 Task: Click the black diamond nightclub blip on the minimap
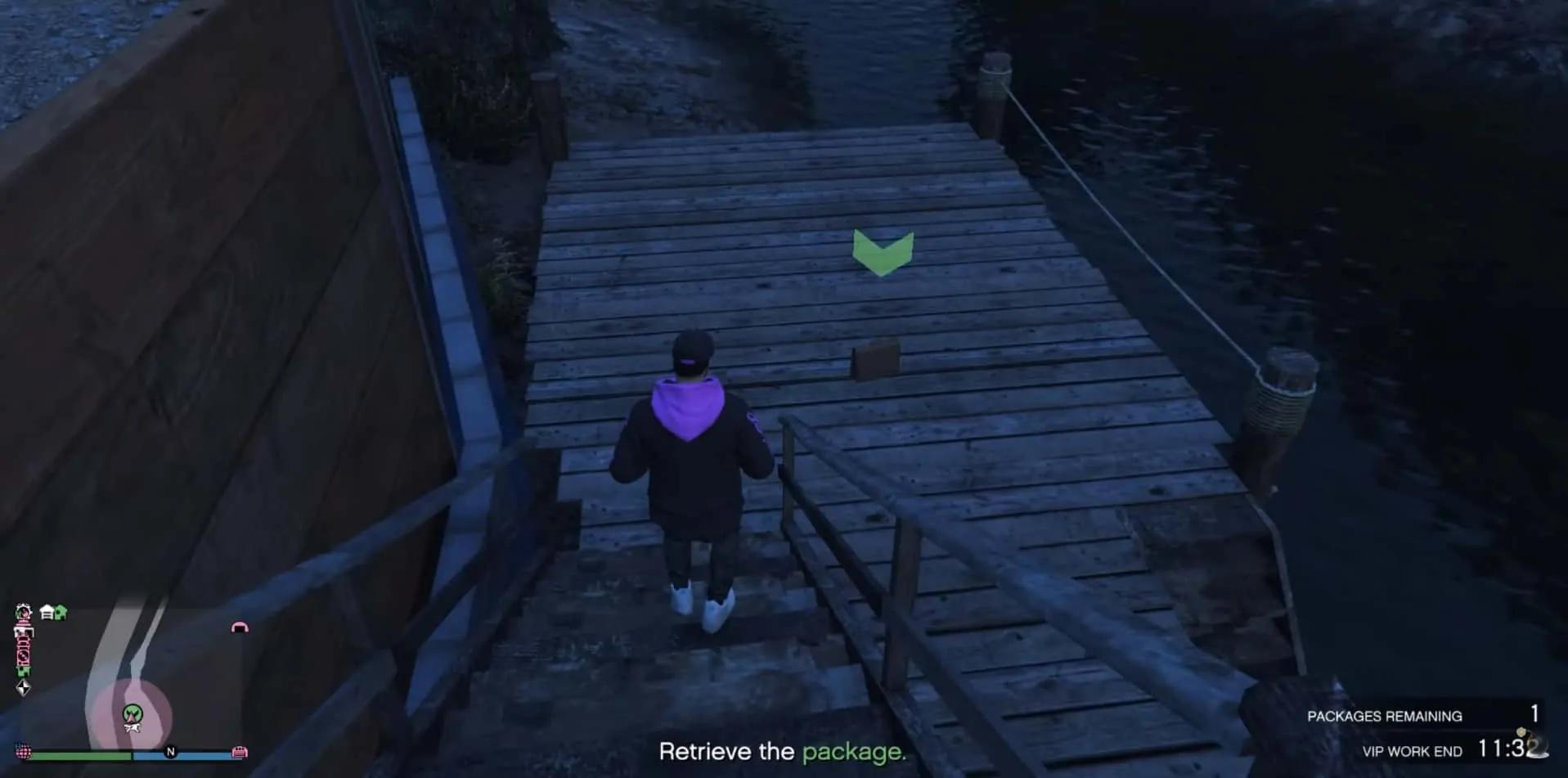[24, 688]
